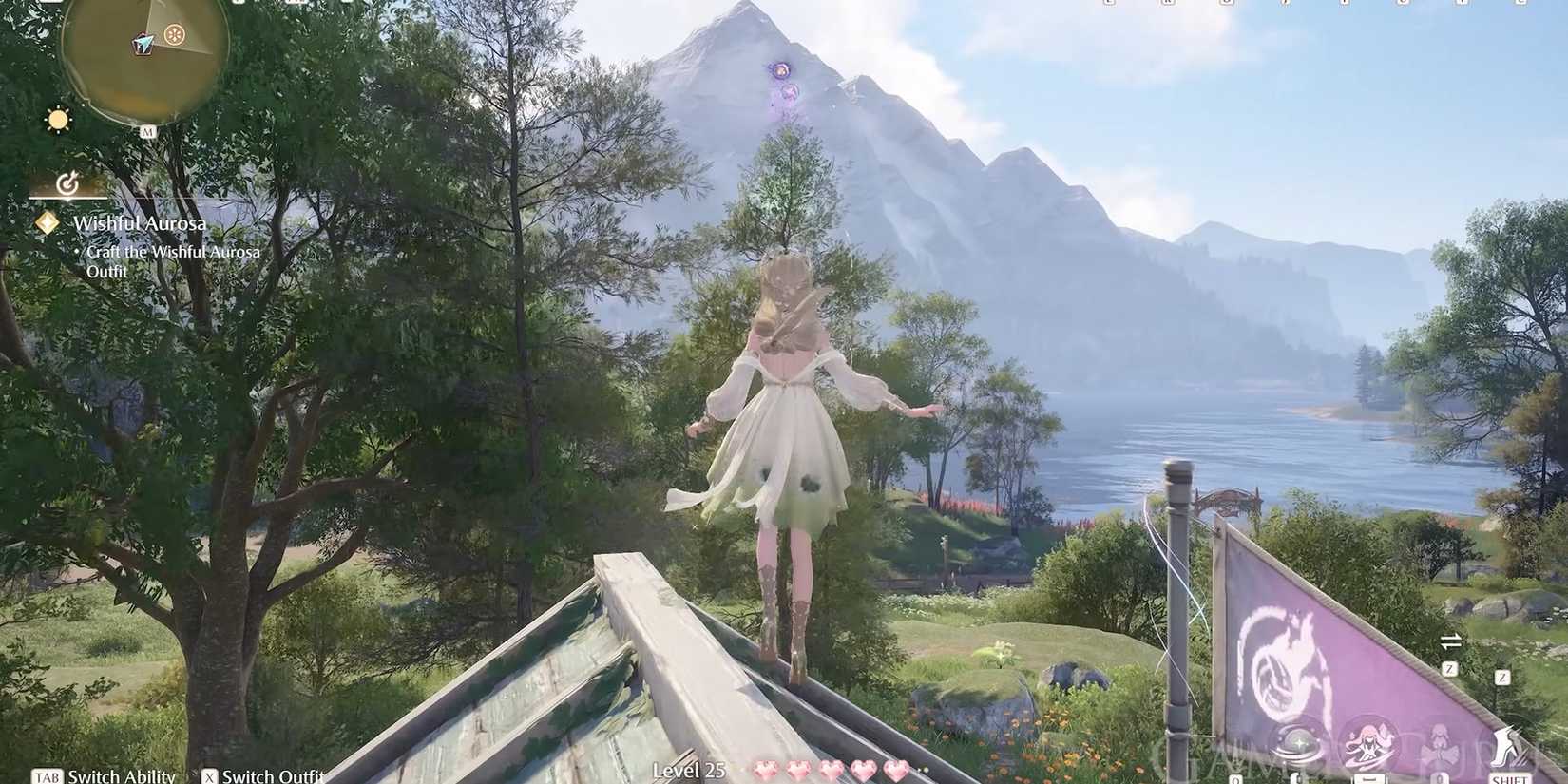Toggle Switch Outfit using the X prompt

pos(211,776)
